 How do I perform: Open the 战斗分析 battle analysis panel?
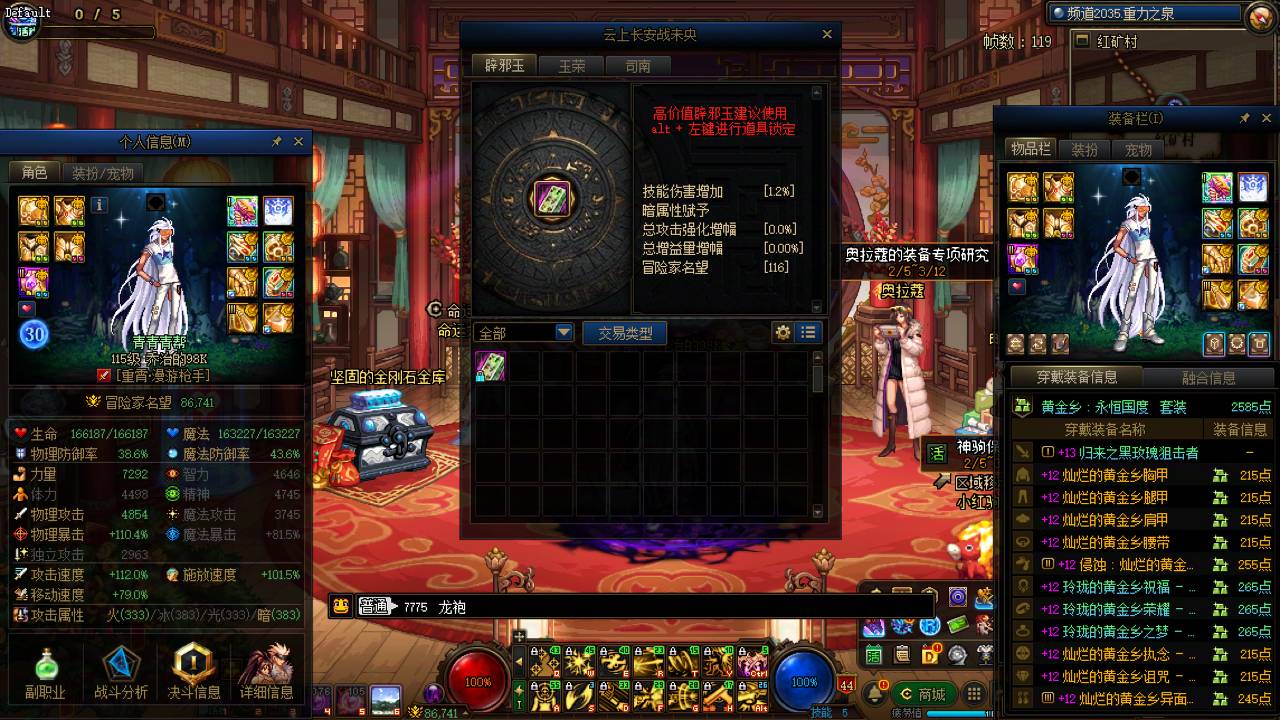coord(120,665)
